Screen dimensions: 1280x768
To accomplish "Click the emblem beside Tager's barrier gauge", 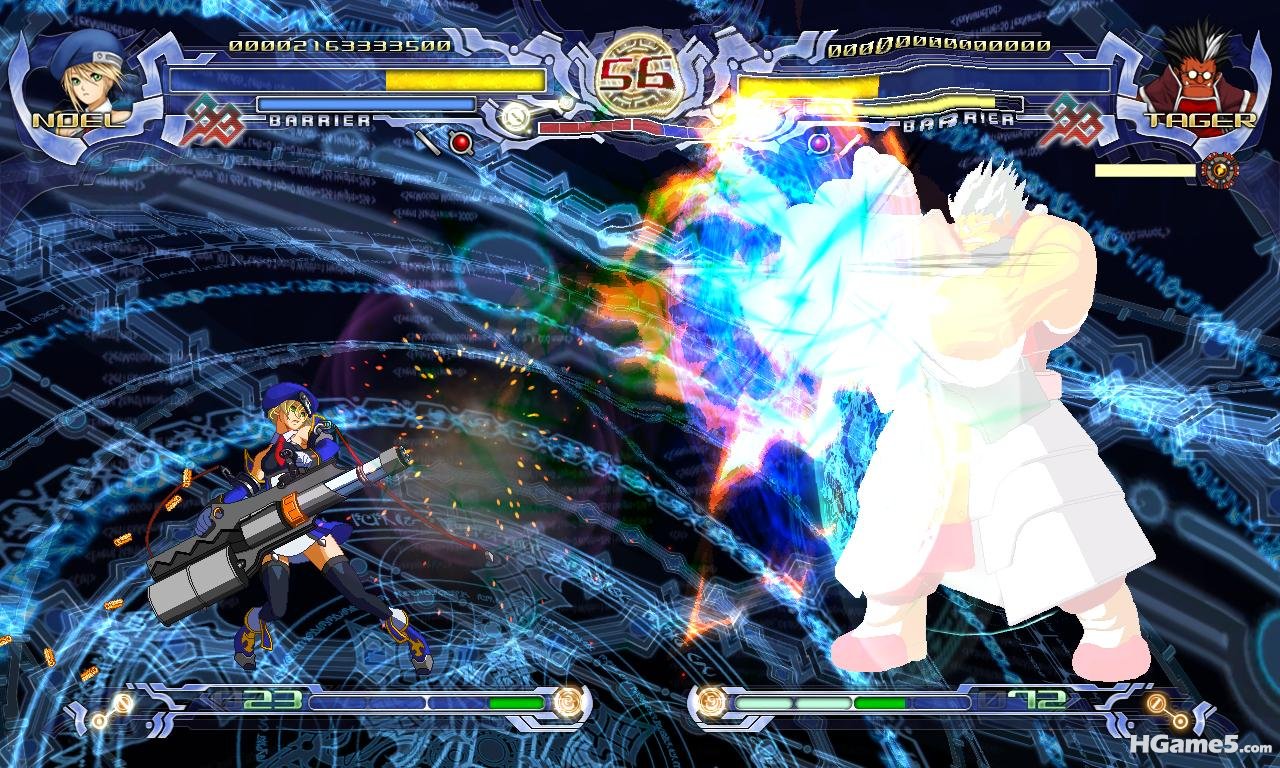I will [1070, 119].
